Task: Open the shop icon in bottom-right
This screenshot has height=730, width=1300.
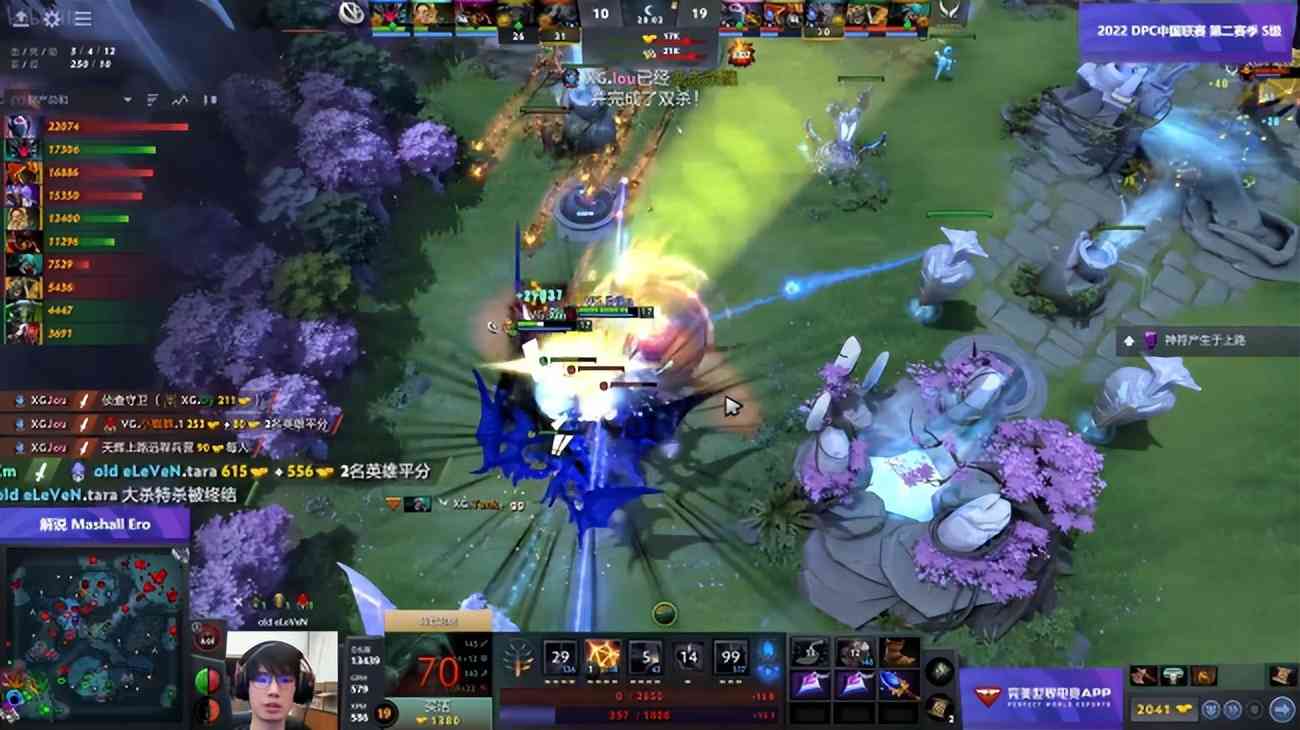Action: (x=1282, y=709)
